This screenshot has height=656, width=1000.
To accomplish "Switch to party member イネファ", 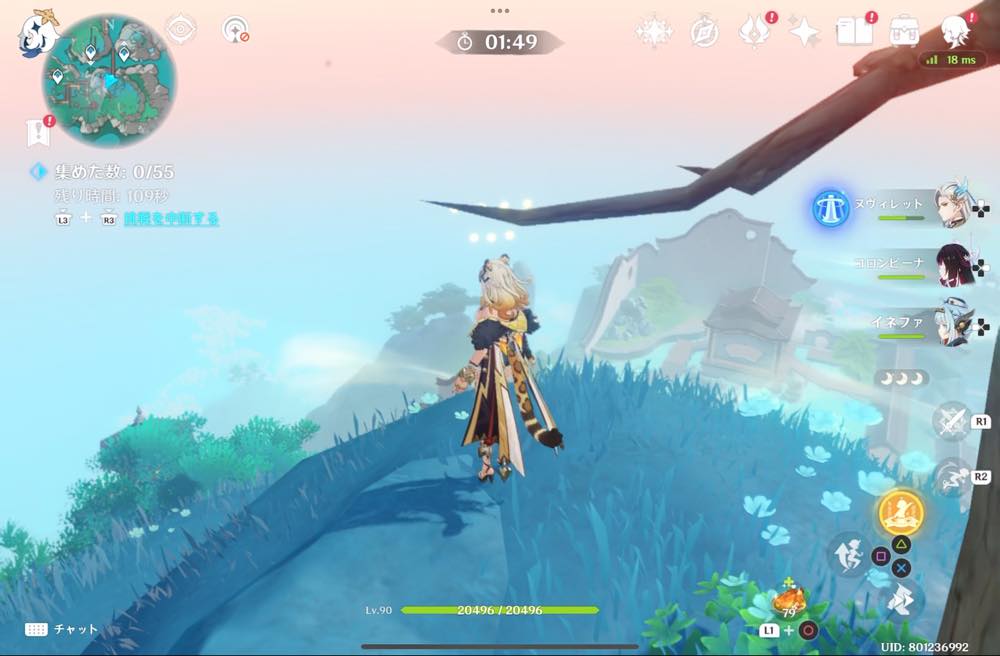I will coord(953,327).
